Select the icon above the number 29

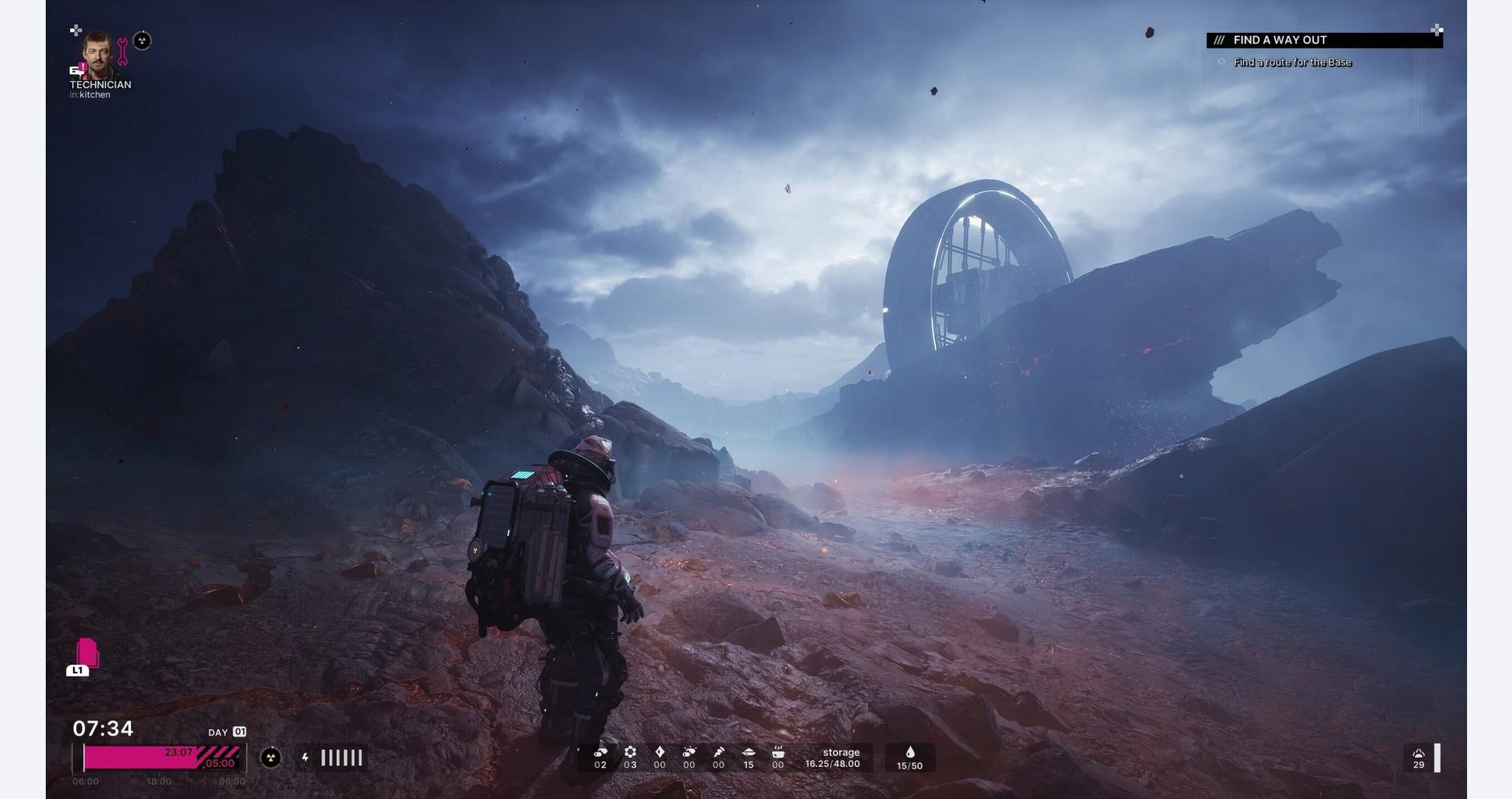(1418, 753)
